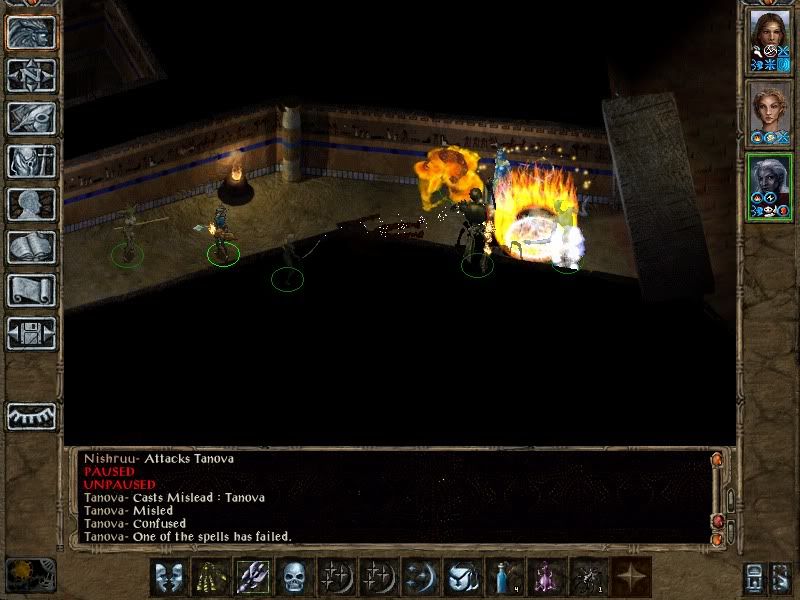Open the Options floppy disk button
800x600 pixels.
31,333
